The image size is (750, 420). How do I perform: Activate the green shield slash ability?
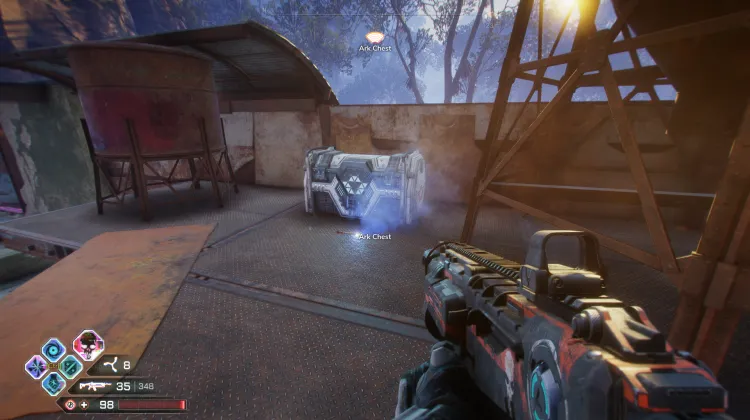[70, 366]
